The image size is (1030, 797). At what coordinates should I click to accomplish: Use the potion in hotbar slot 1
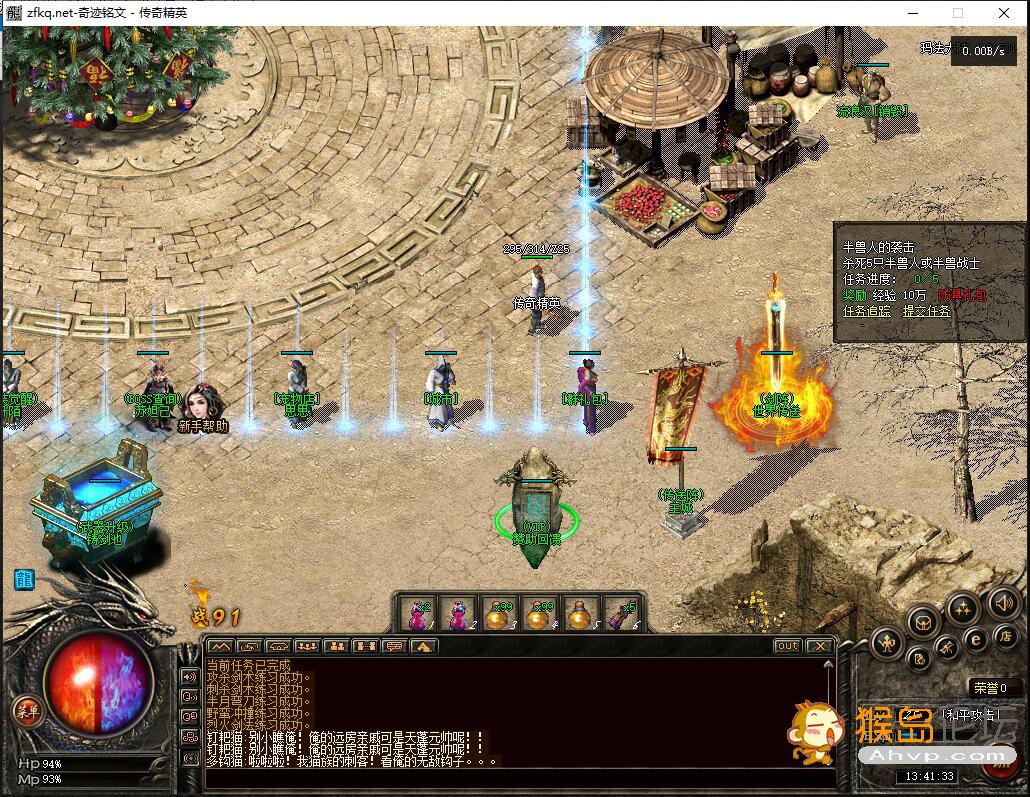418,613
